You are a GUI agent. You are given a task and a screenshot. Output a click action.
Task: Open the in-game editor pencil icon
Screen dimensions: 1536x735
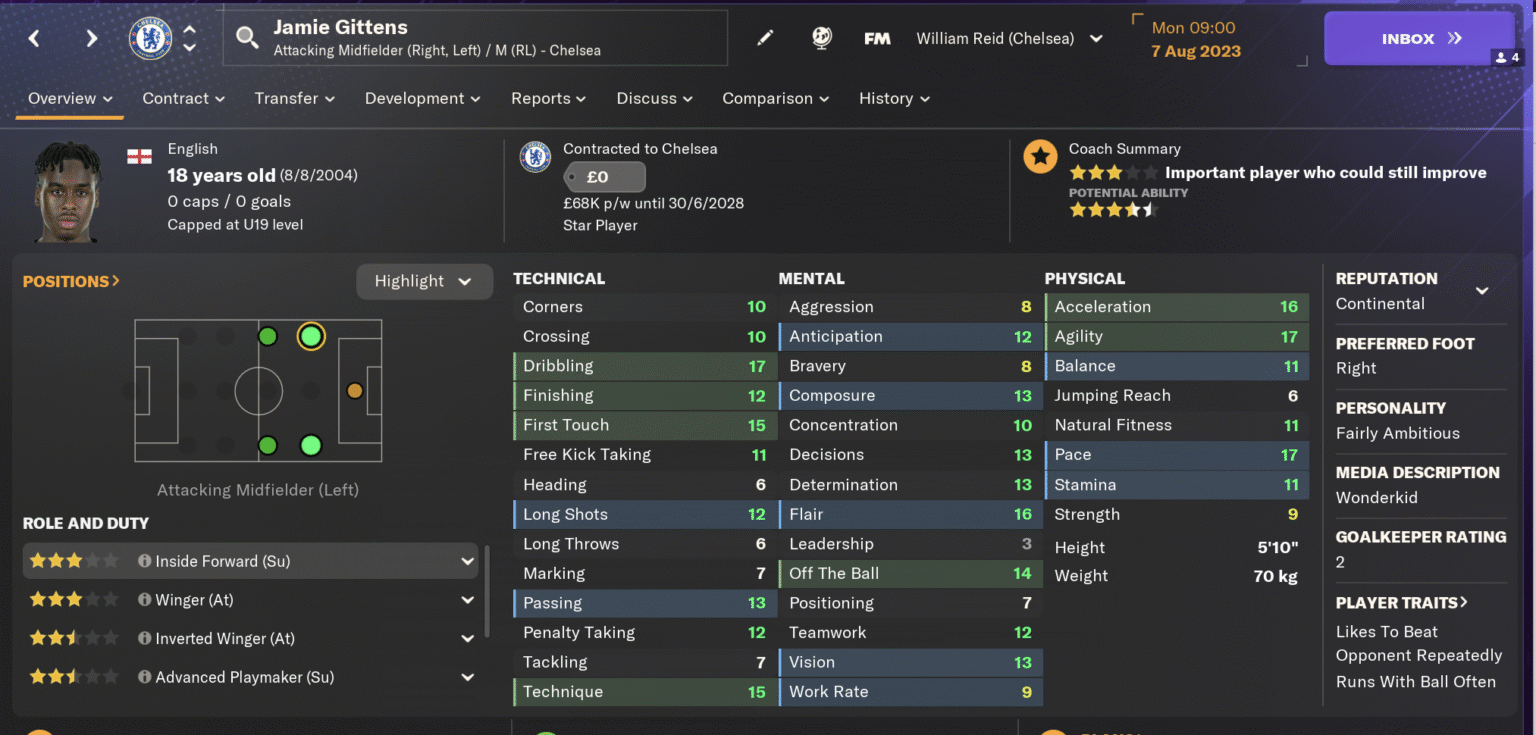pyautogui.click(x=765, y=37)
